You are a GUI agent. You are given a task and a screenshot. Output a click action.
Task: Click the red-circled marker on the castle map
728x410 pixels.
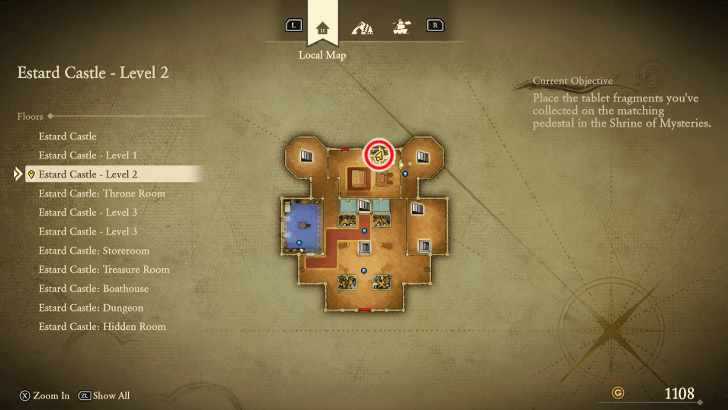coord(379,154)
